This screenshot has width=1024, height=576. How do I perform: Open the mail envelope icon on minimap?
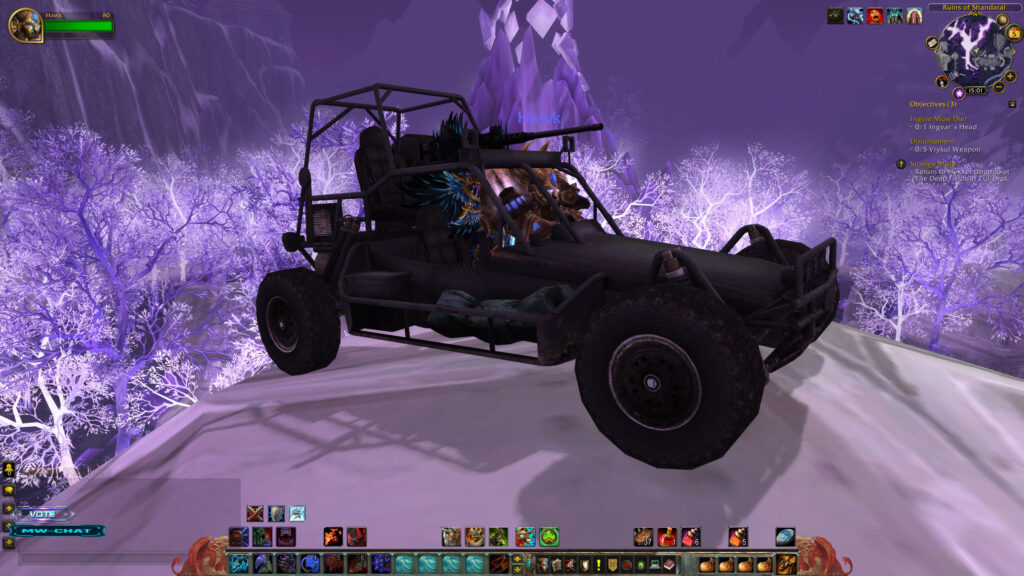click(x=931, y=43)
